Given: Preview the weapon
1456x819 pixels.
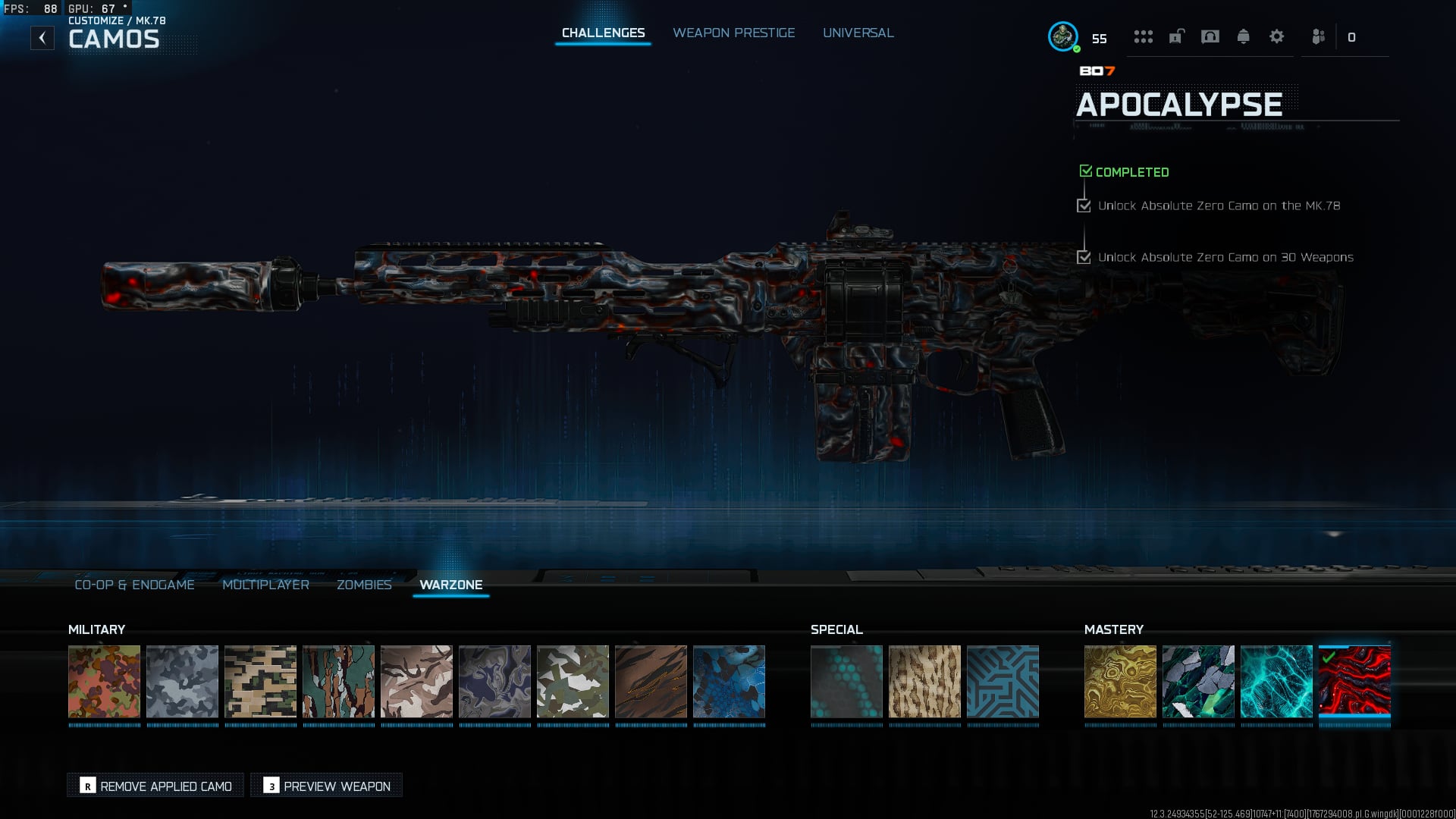Looking at the screenshot, I should tap(327, 786).
